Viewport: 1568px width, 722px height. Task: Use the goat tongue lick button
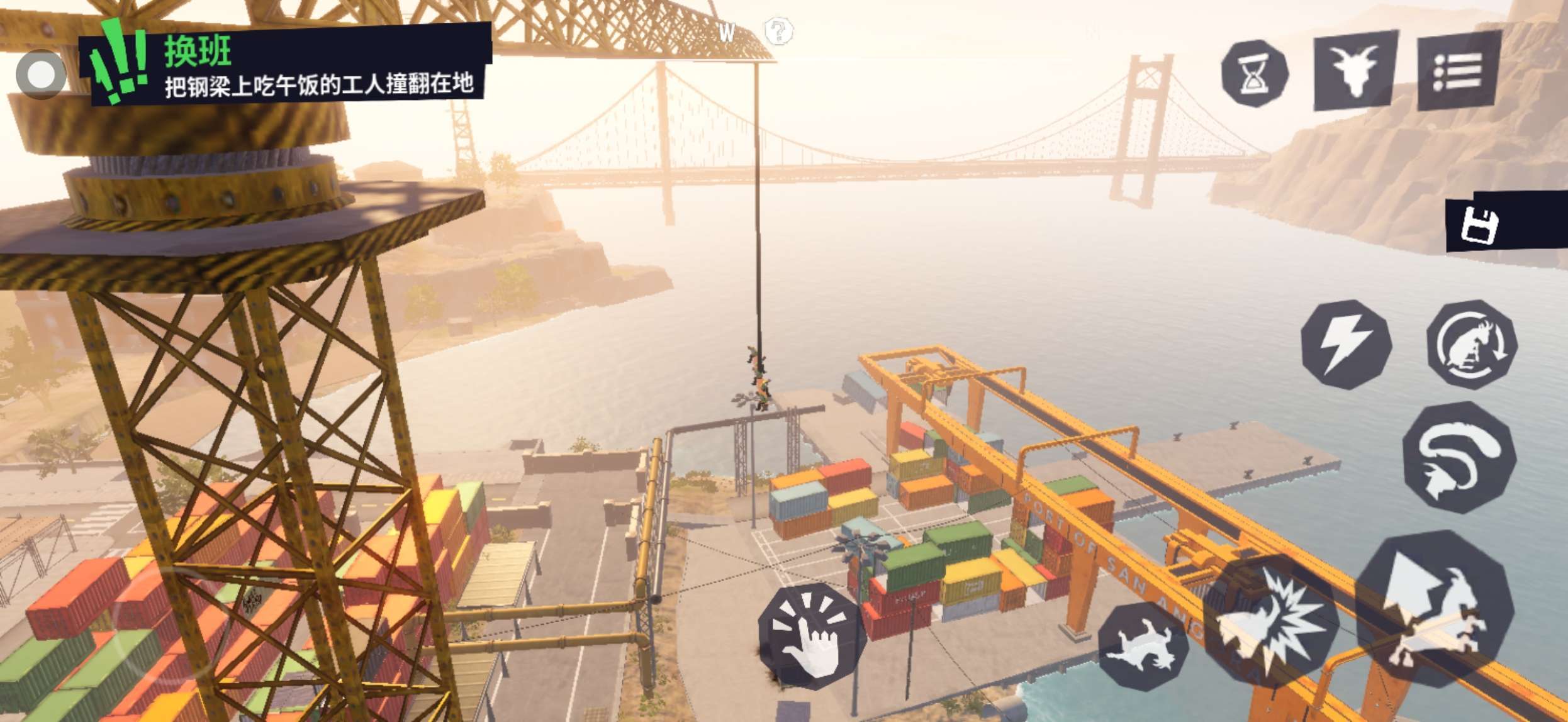point(1459,457)
